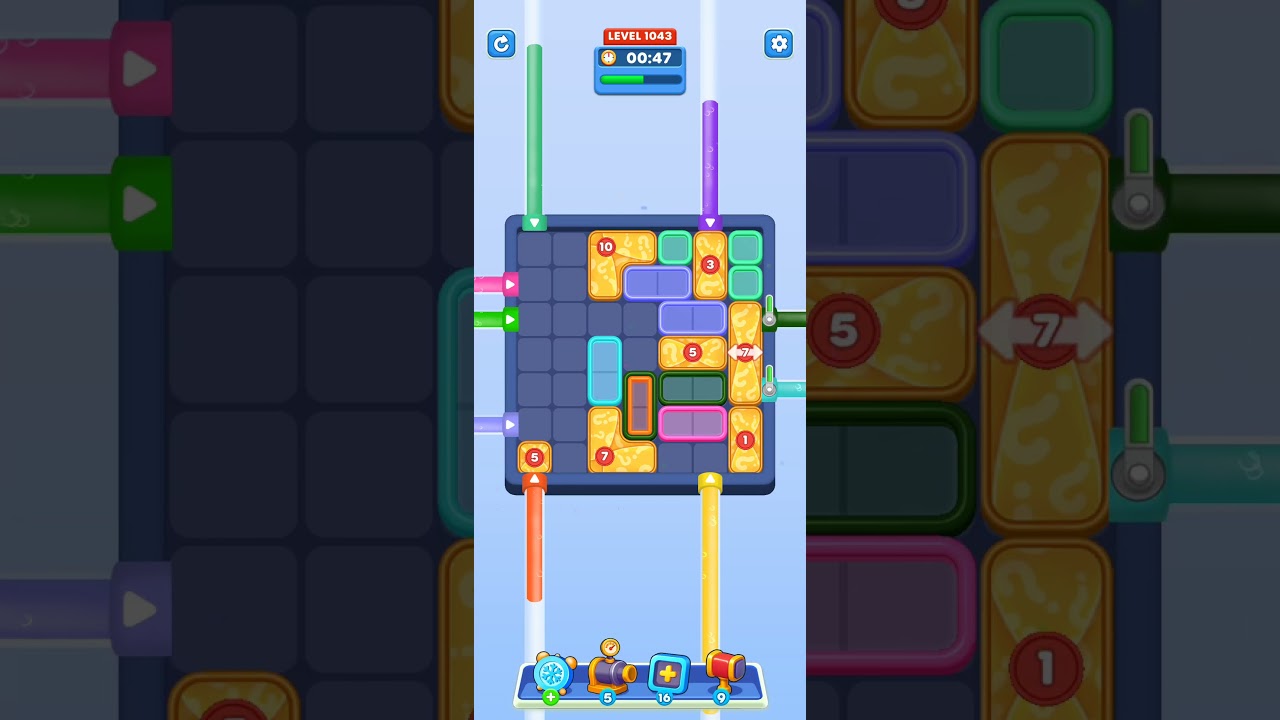Select the red hammer booster

[x=725, y=672]
